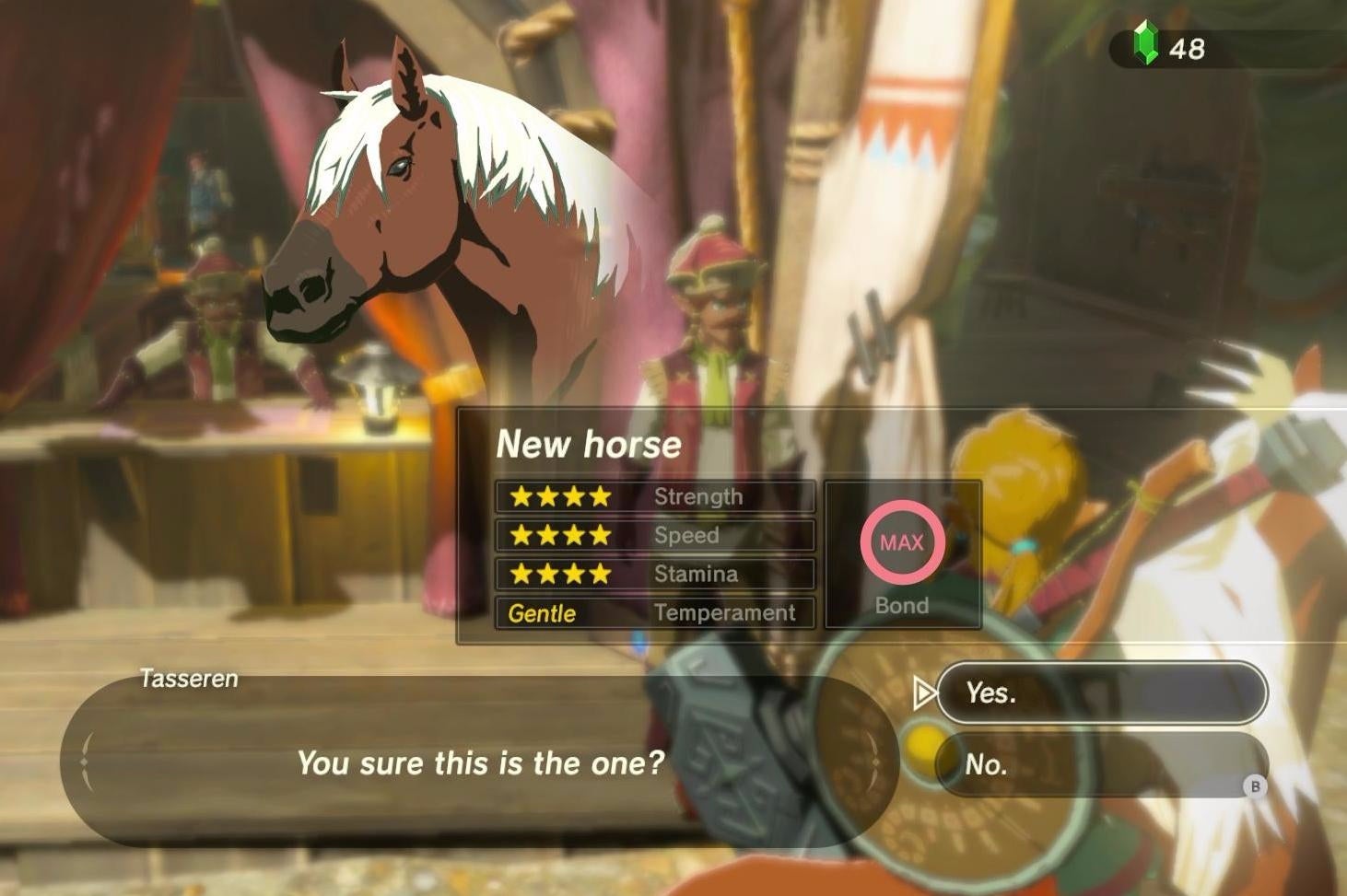Select the MAX Bond circle indicator
Viewport: 1347px width, 896px height.
(902, 543)
